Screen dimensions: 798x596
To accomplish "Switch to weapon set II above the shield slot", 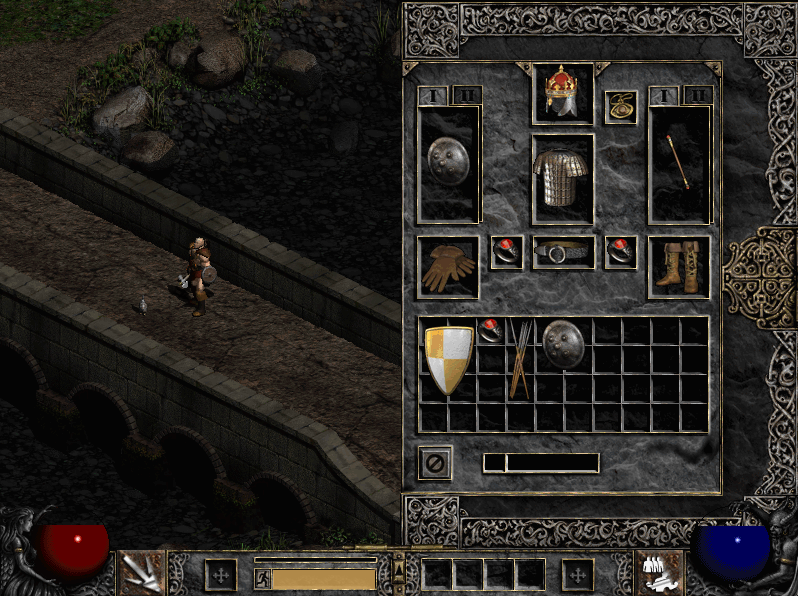I will pyautogui.click(x=467, y=96).
